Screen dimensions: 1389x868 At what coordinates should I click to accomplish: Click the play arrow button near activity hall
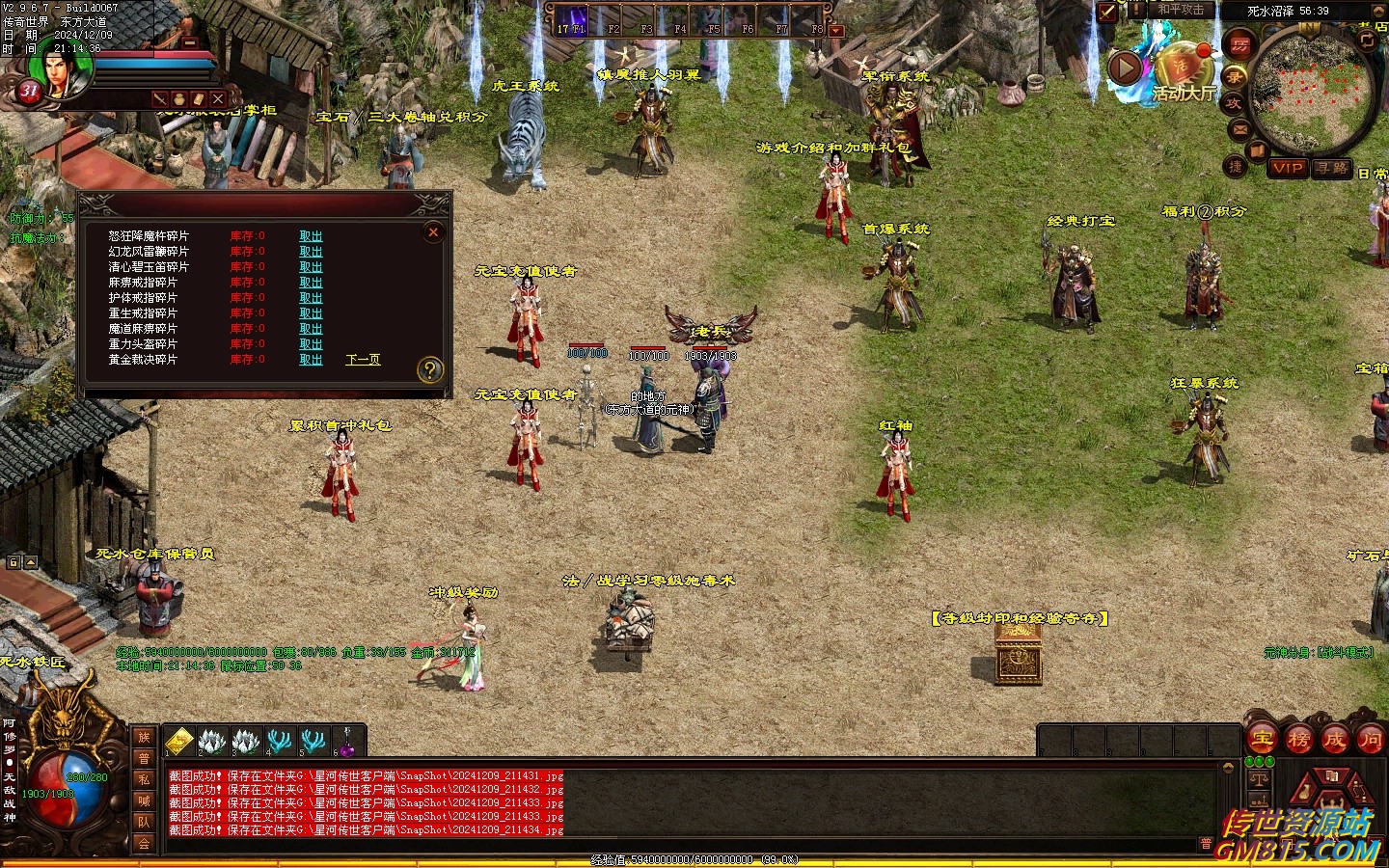1125,68
